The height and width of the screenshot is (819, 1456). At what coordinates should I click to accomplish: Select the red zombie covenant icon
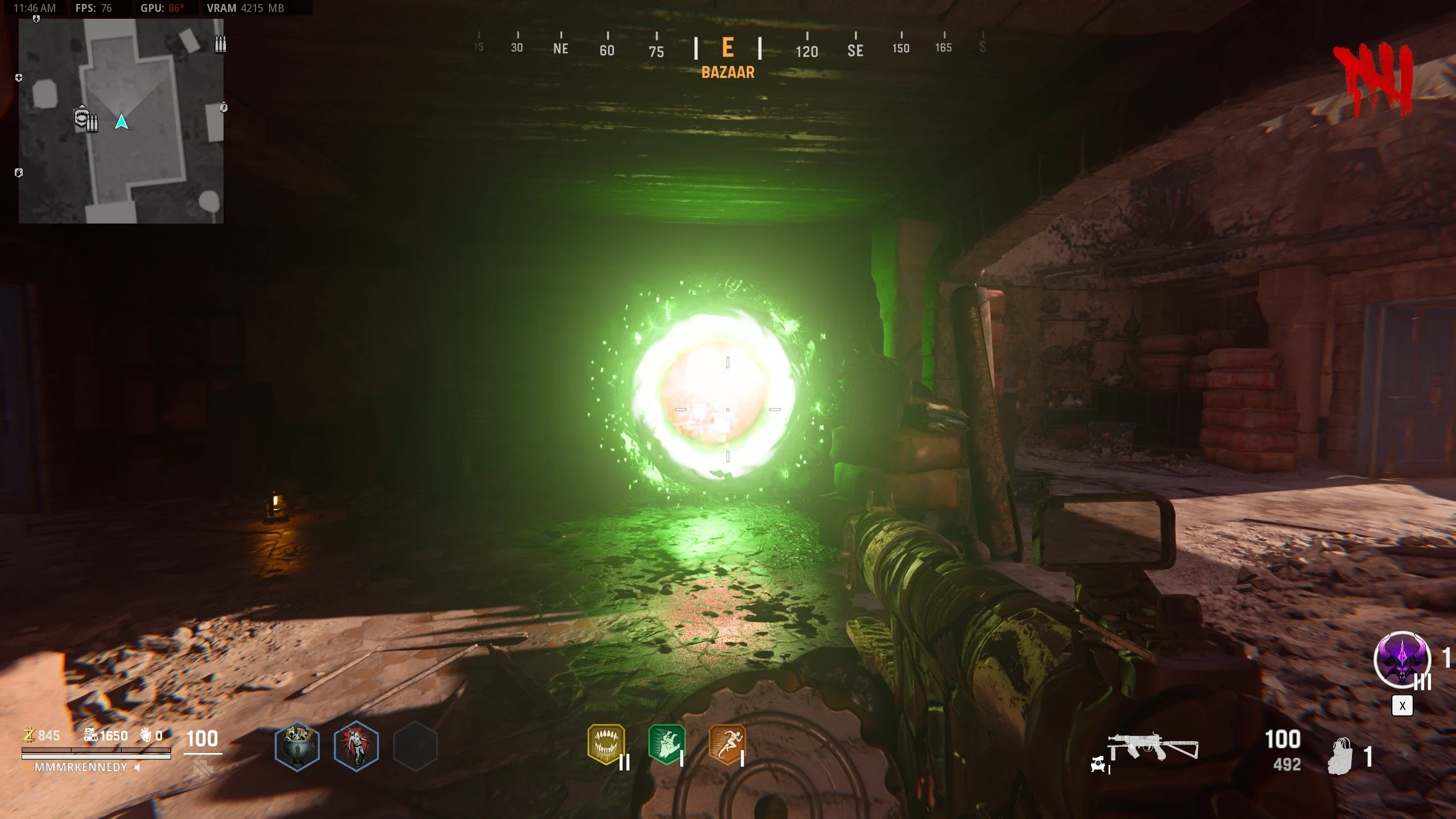coord(356,746)
